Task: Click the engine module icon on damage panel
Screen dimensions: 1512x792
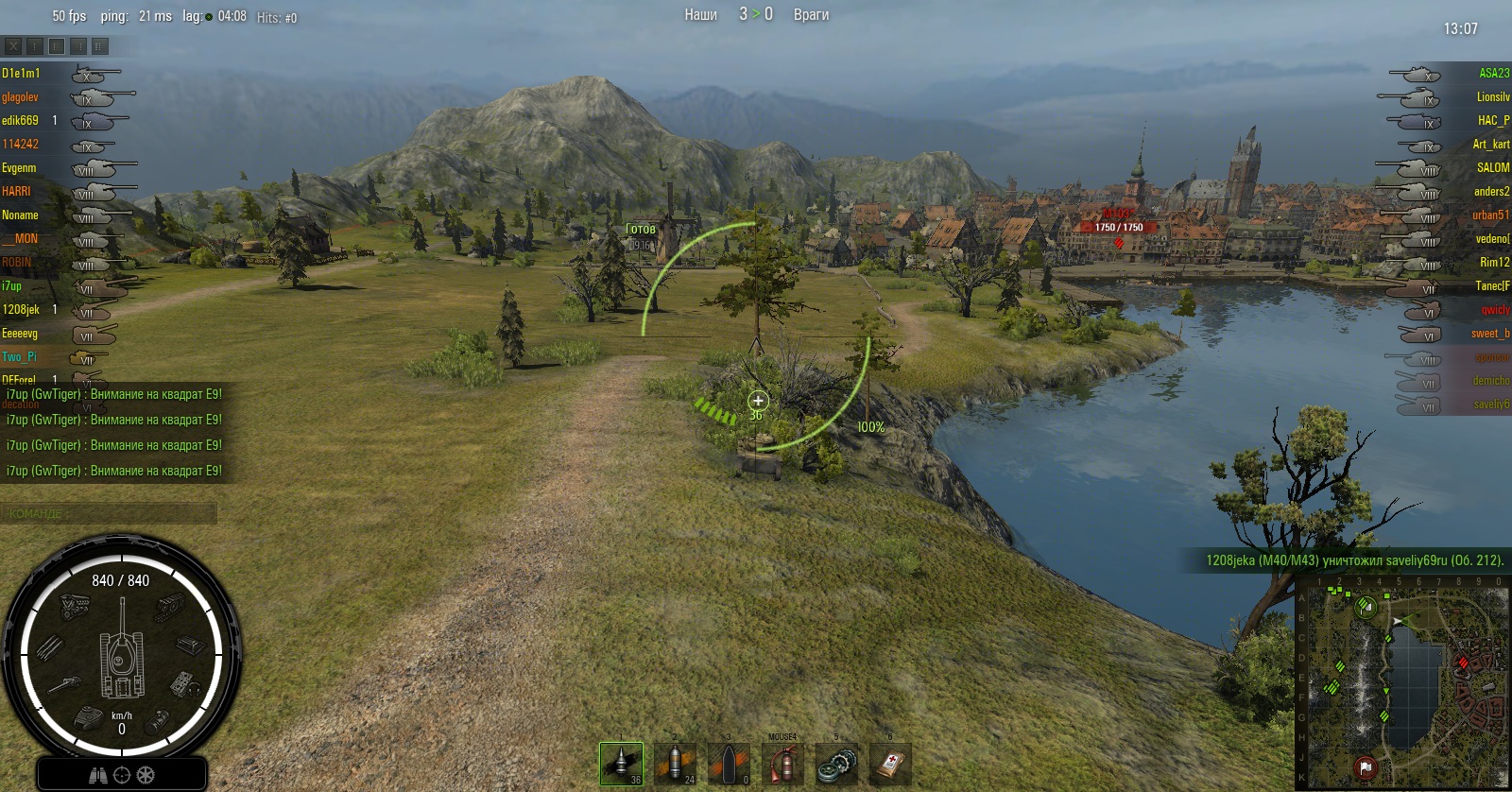Action: click(x=75, y=607)
